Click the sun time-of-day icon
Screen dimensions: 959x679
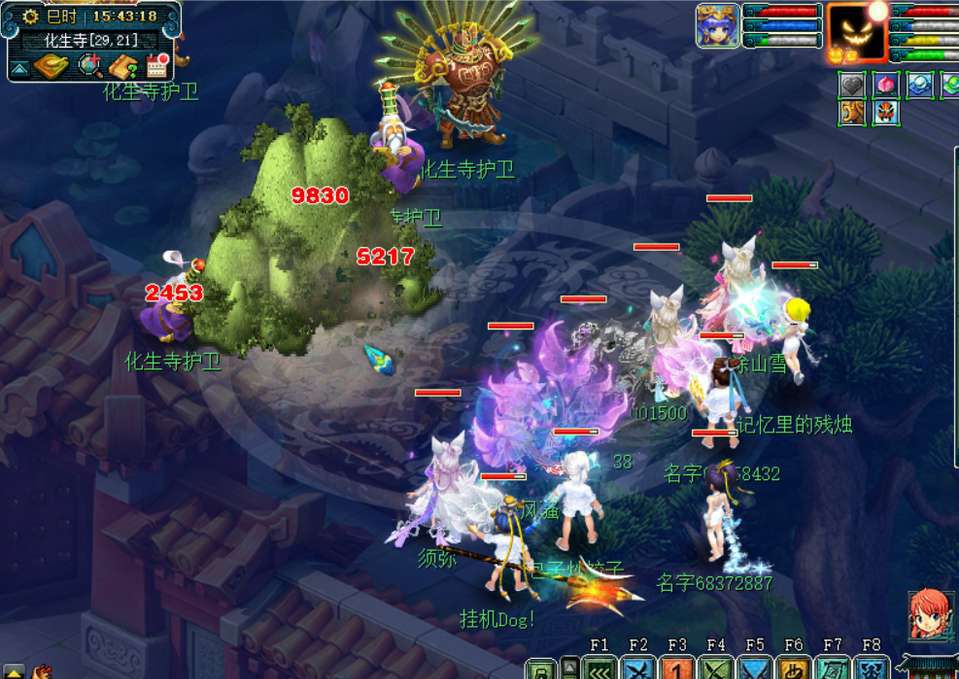click(29, 16)
